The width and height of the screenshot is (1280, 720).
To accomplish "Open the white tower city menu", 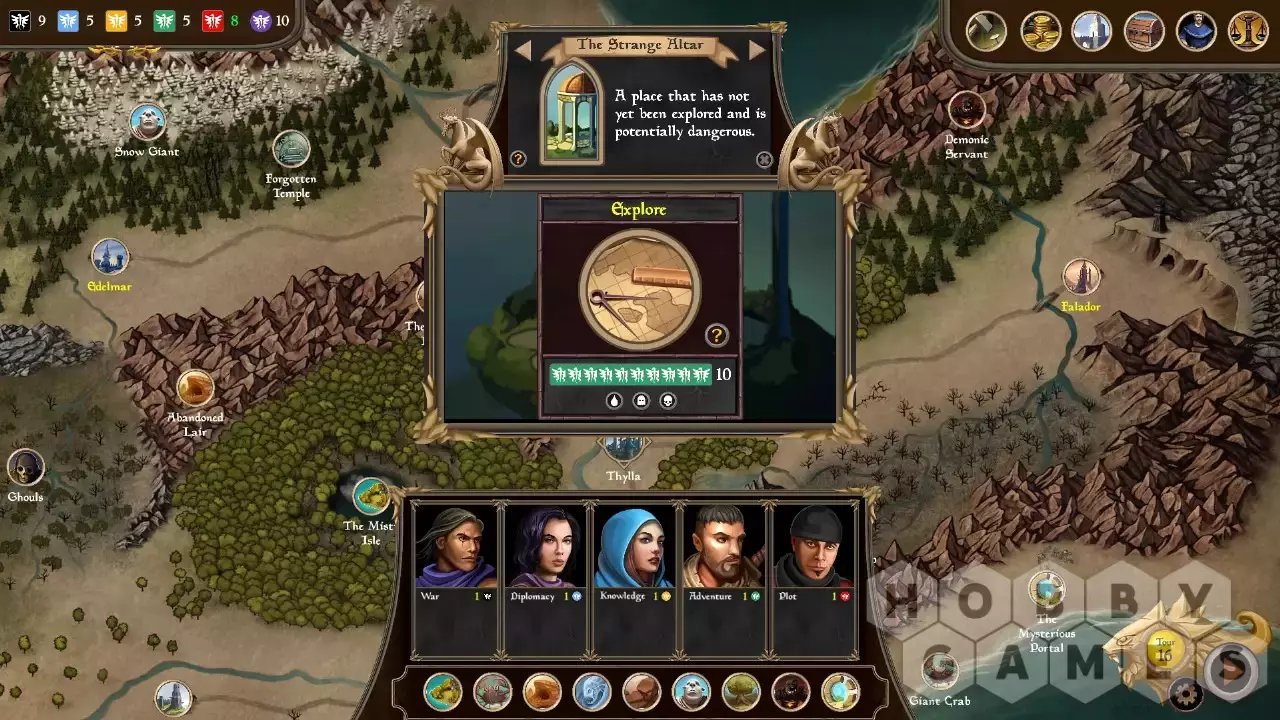I will tap(1092, 31).
